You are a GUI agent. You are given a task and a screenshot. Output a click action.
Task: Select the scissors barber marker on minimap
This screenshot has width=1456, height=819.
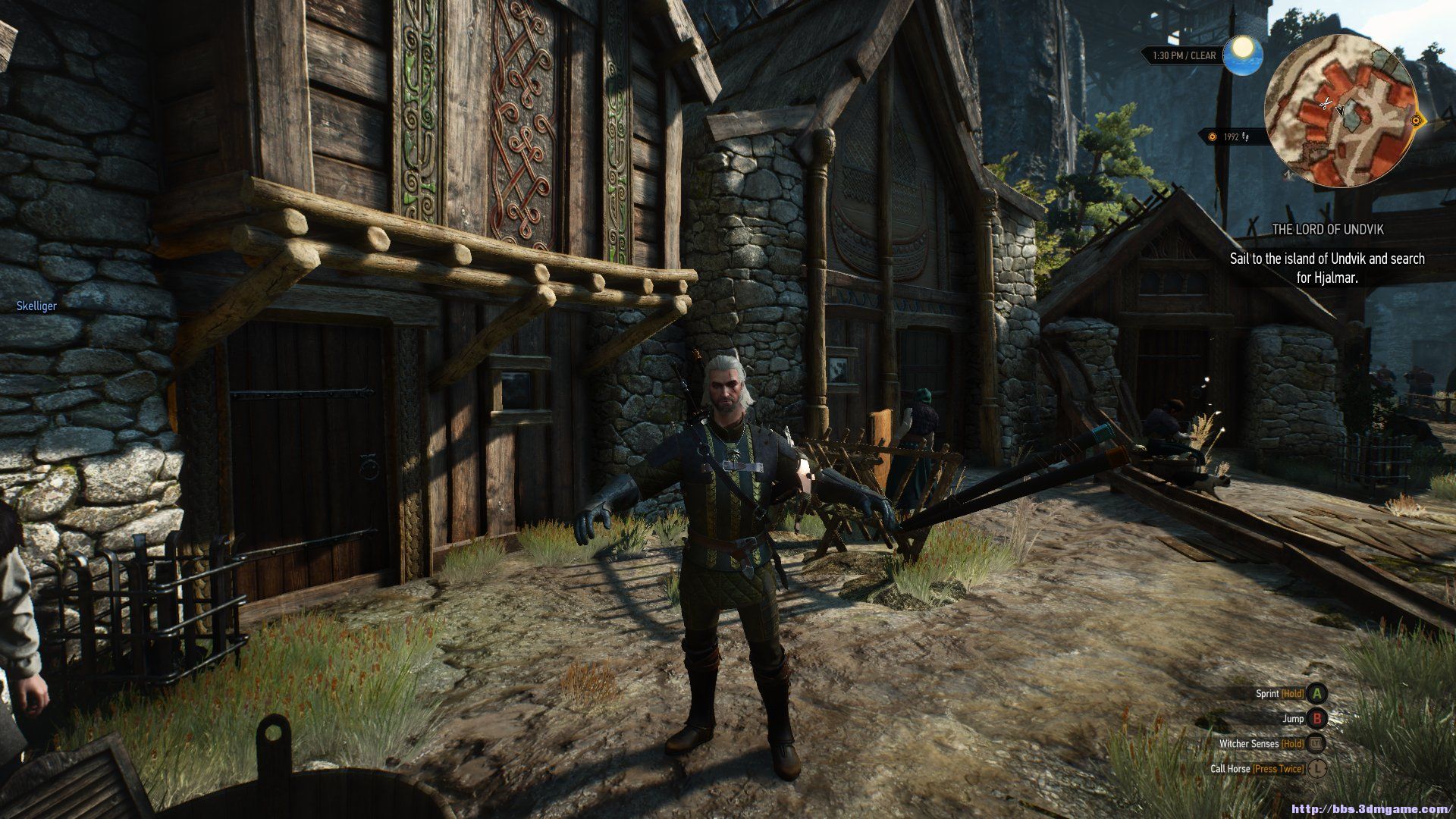(1326, 103)
